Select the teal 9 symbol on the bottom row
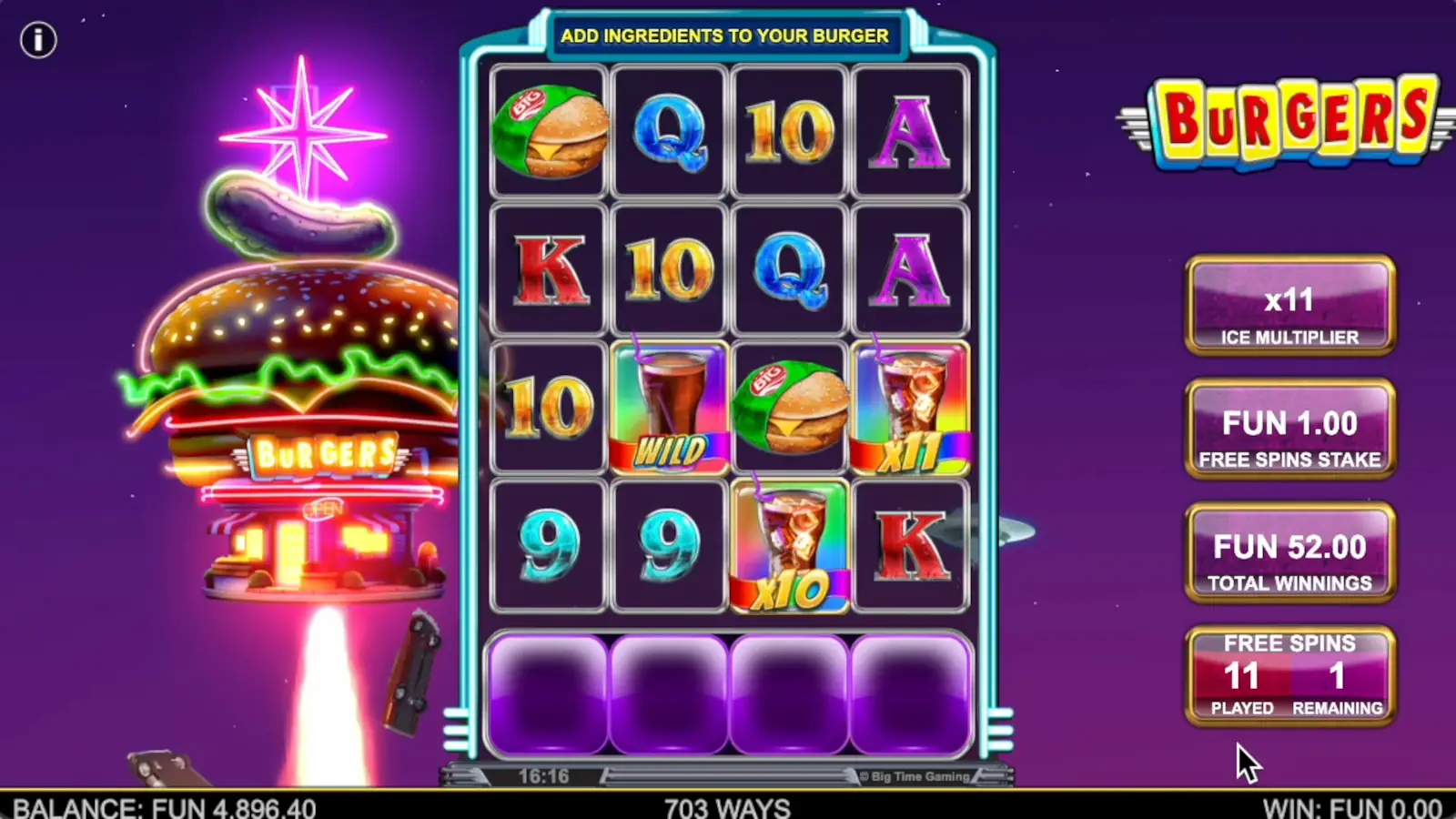Viewport: 1456px width, 819px height. click(x=547, y=544)
